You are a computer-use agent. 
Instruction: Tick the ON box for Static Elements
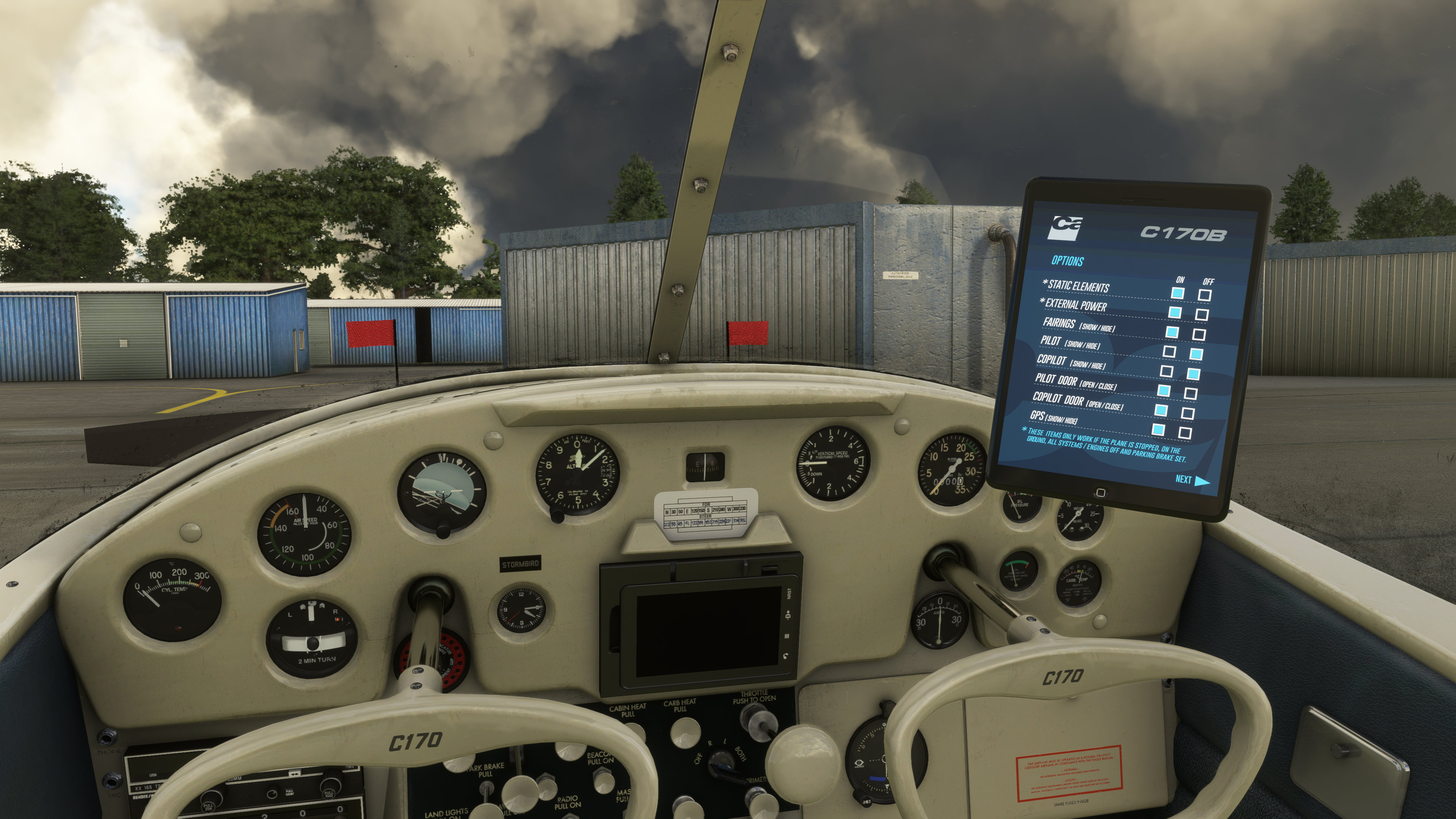click(x=1177, y=293)
